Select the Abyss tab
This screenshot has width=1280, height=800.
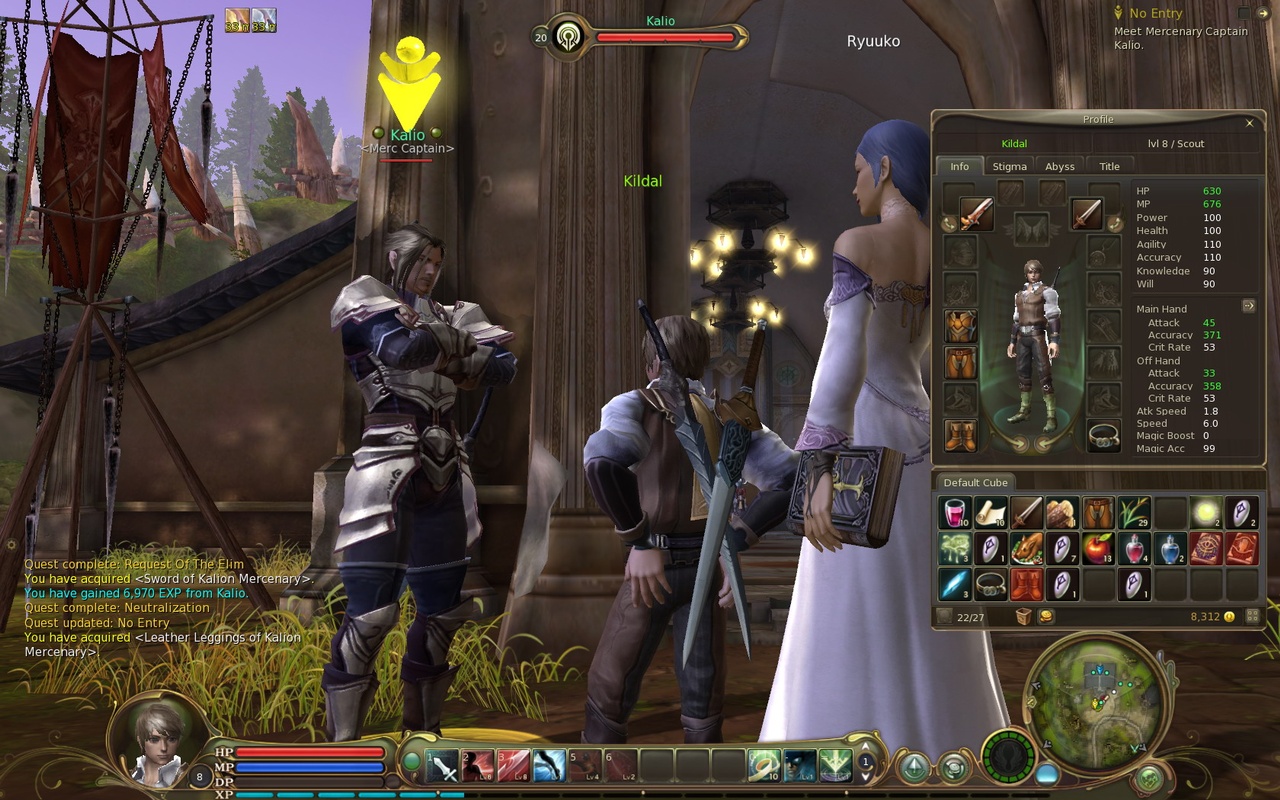tap(1060, 166)
